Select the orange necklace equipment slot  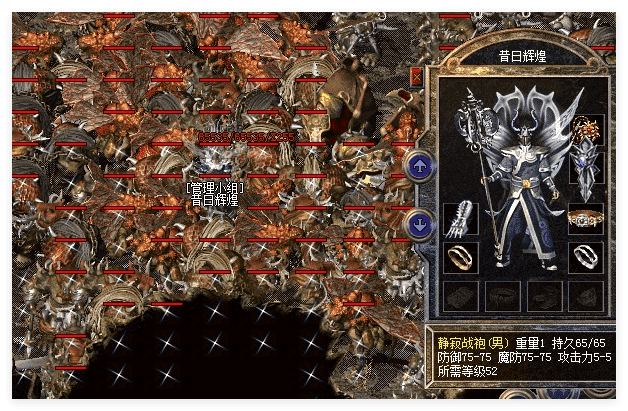(584, 129)
